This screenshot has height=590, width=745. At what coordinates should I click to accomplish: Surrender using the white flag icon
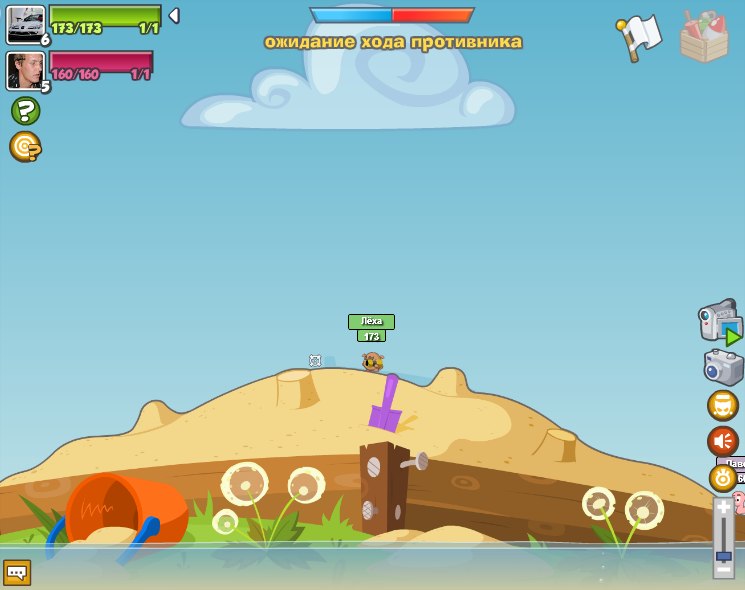coord(639,37)
